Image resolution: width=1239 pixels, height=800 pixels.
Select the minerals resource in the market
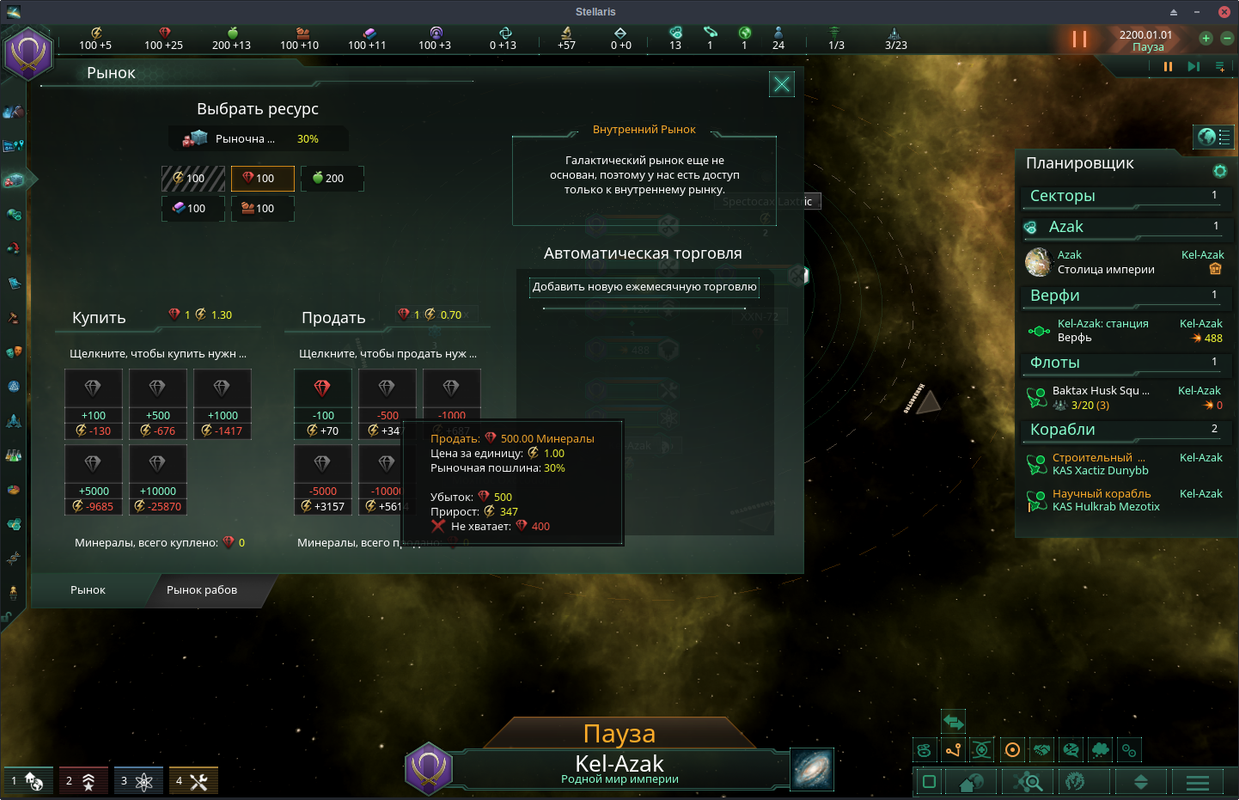coord(263,179)
